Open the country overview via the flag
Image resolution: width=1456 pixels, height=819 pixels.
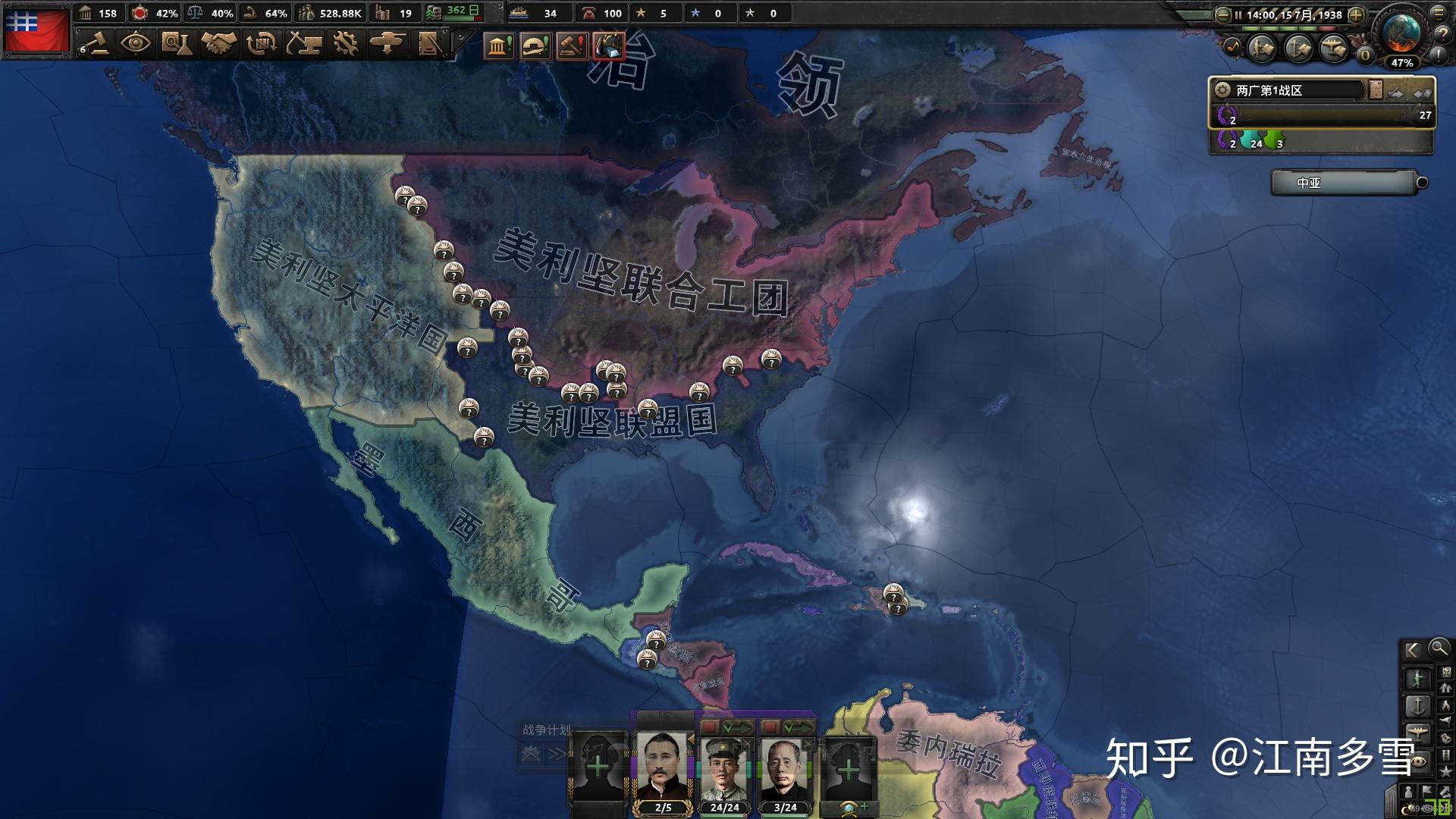tap(36, 30)
